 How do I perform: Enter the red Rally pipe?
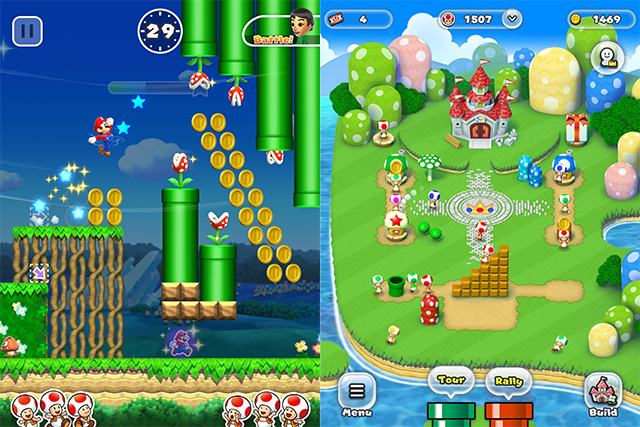coord(508,411)
